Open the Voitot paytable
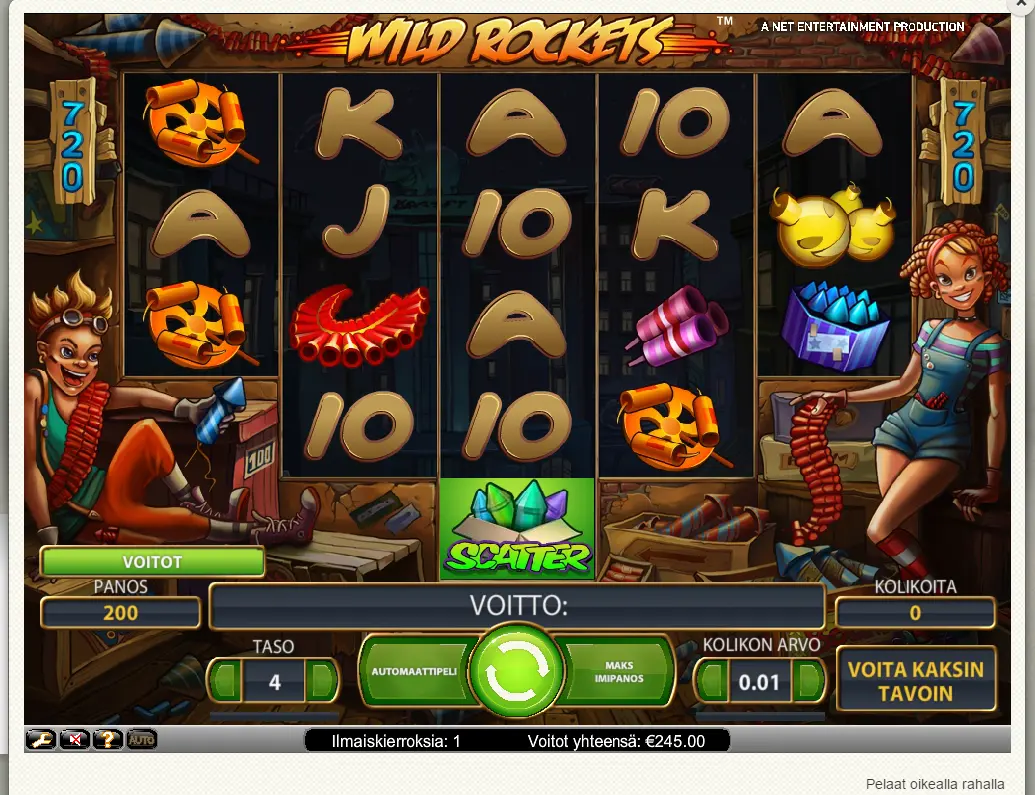Screen dimensions: 1035x795 pos(152,562)
